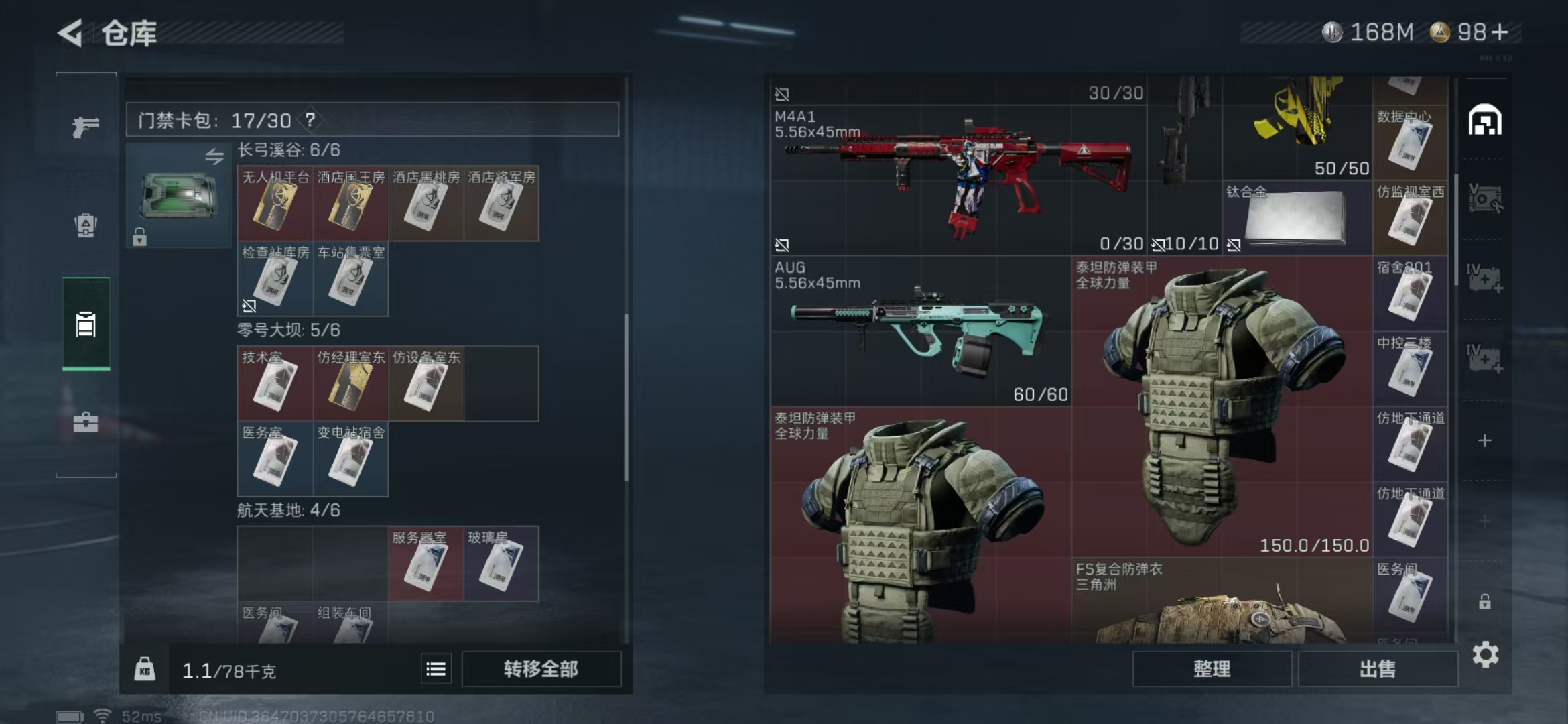Select the 数据中心 keycard in stash

pyautogui.click(x=1409, y=142)
